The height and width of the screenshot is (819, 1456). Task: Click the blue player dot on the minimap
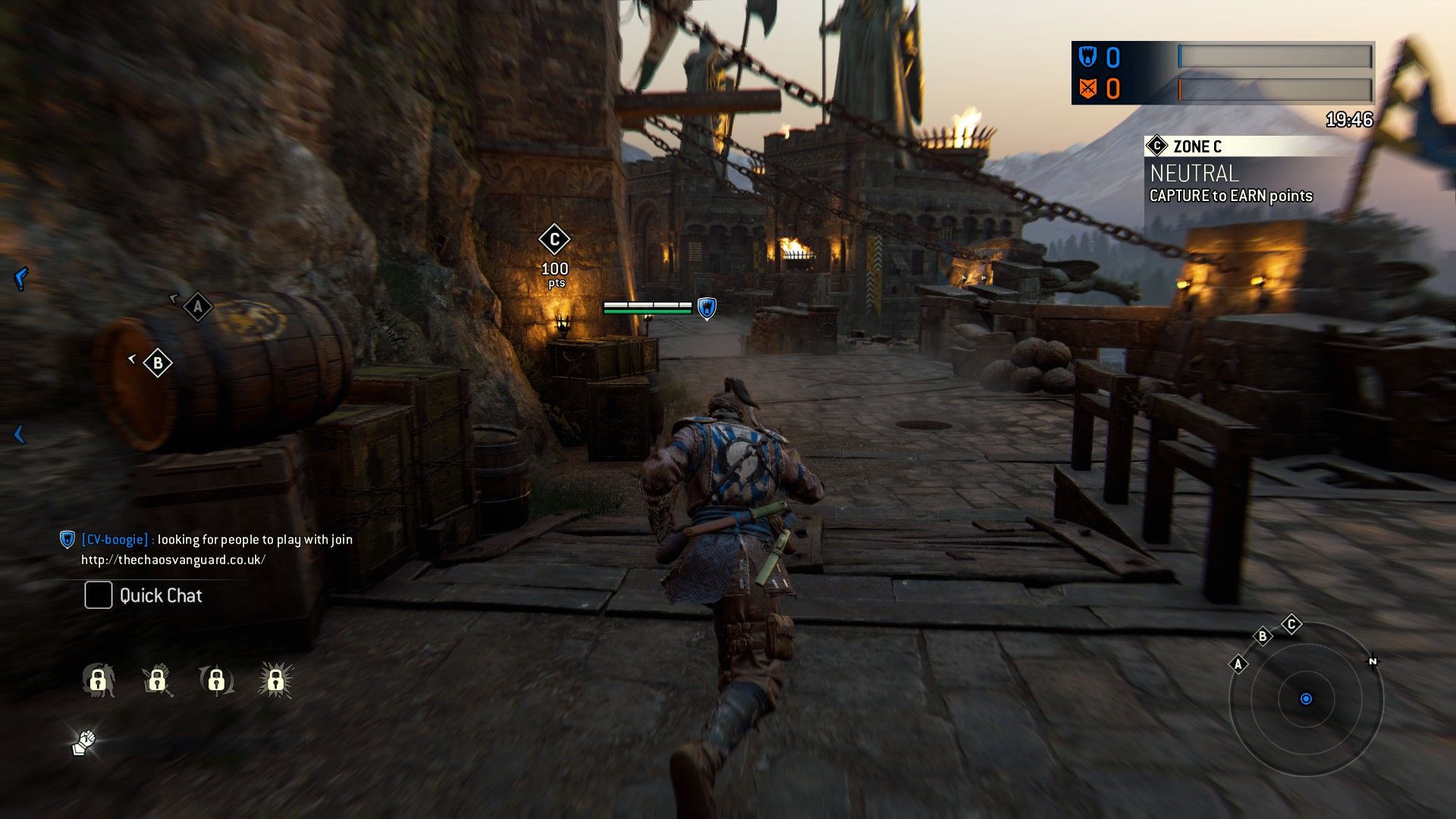[x=1306, y=698]
